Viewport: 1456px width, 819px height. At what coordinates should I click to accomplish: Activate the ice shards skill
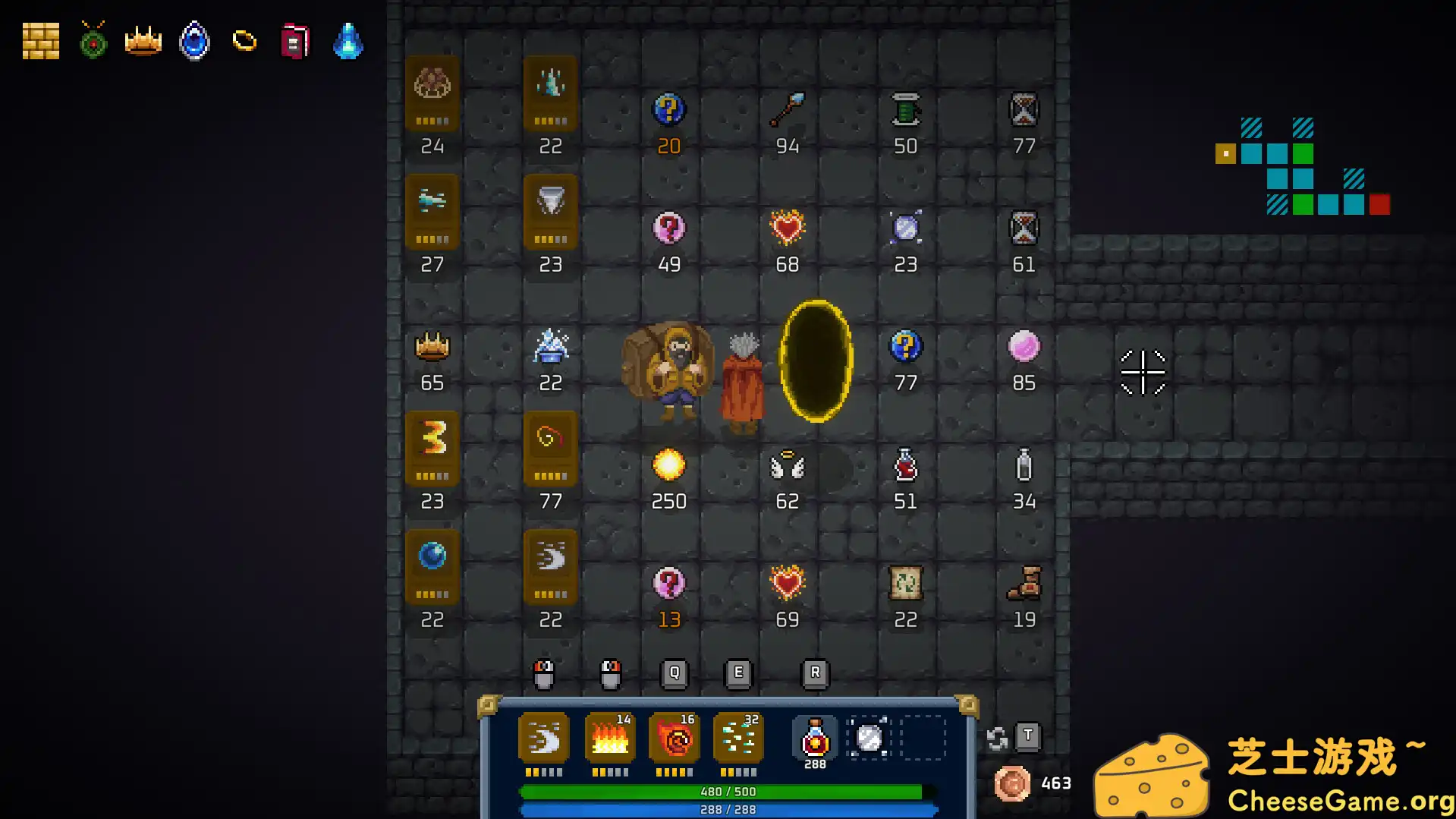[739, 738]
